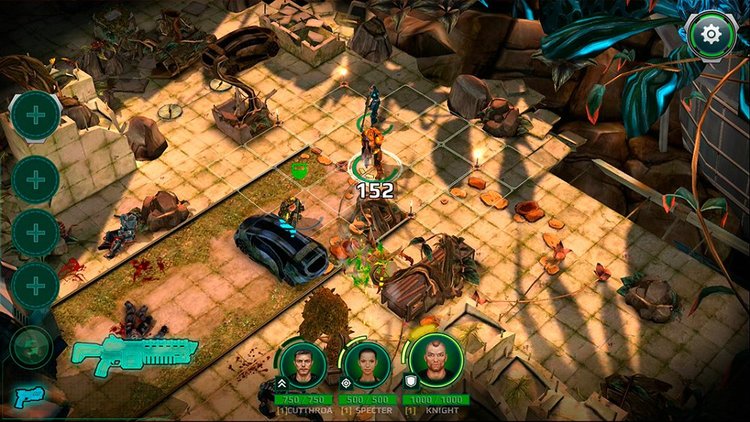Choose the large assault rifle weapon
The height and width of the screenshot is (422, 750).
[134, 353]
